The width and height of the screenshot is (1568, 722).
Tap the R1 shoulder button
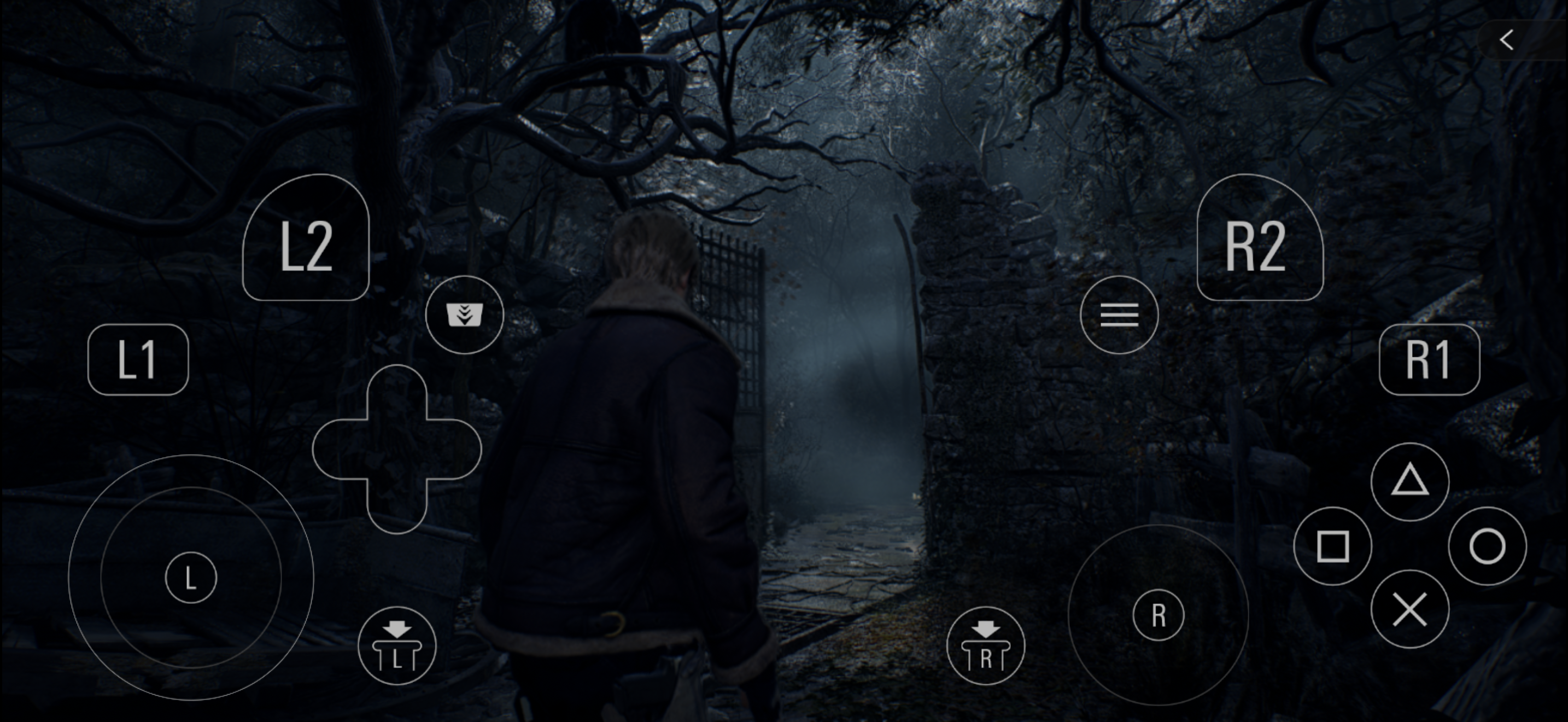coord(1429,360)
